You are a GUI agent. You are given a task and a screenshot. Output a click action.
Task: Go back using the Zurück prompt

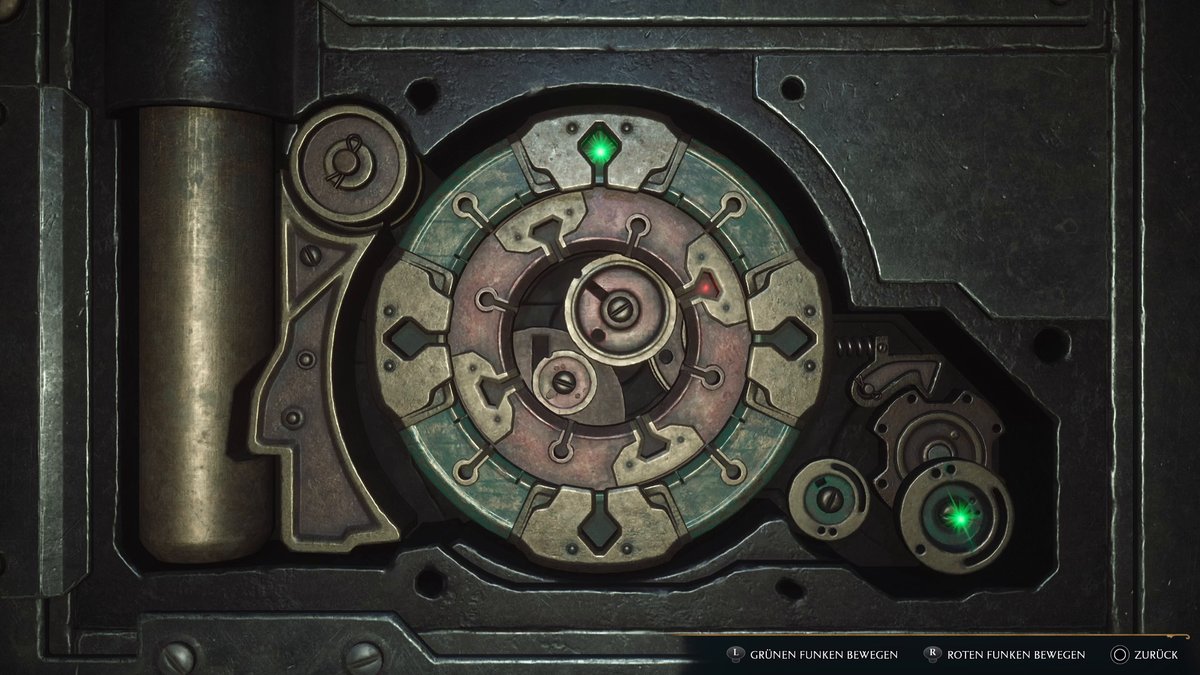tap(1148, 655)
